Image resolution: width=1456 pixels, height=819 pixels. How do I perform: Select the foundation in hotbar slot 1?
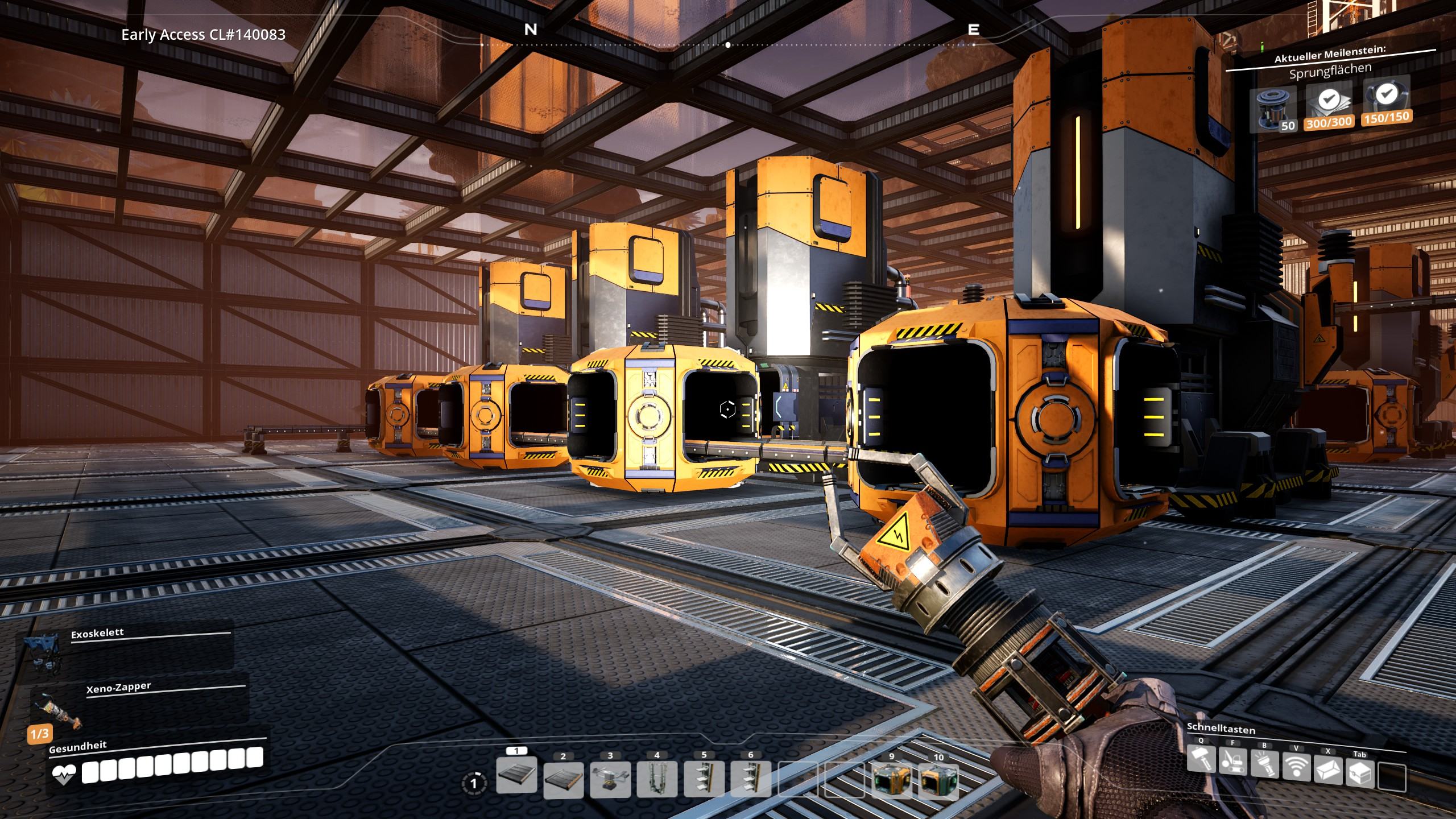(x=516, y=775)
